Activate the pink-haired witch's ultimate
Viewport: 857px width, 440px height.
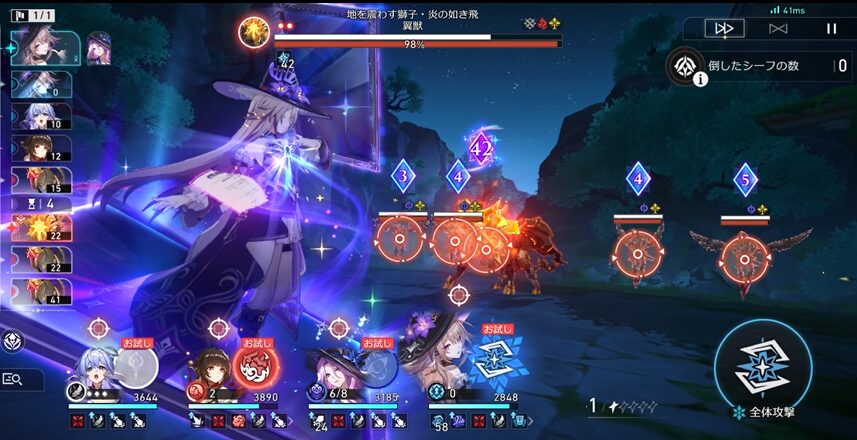click(x=375, y=366)
